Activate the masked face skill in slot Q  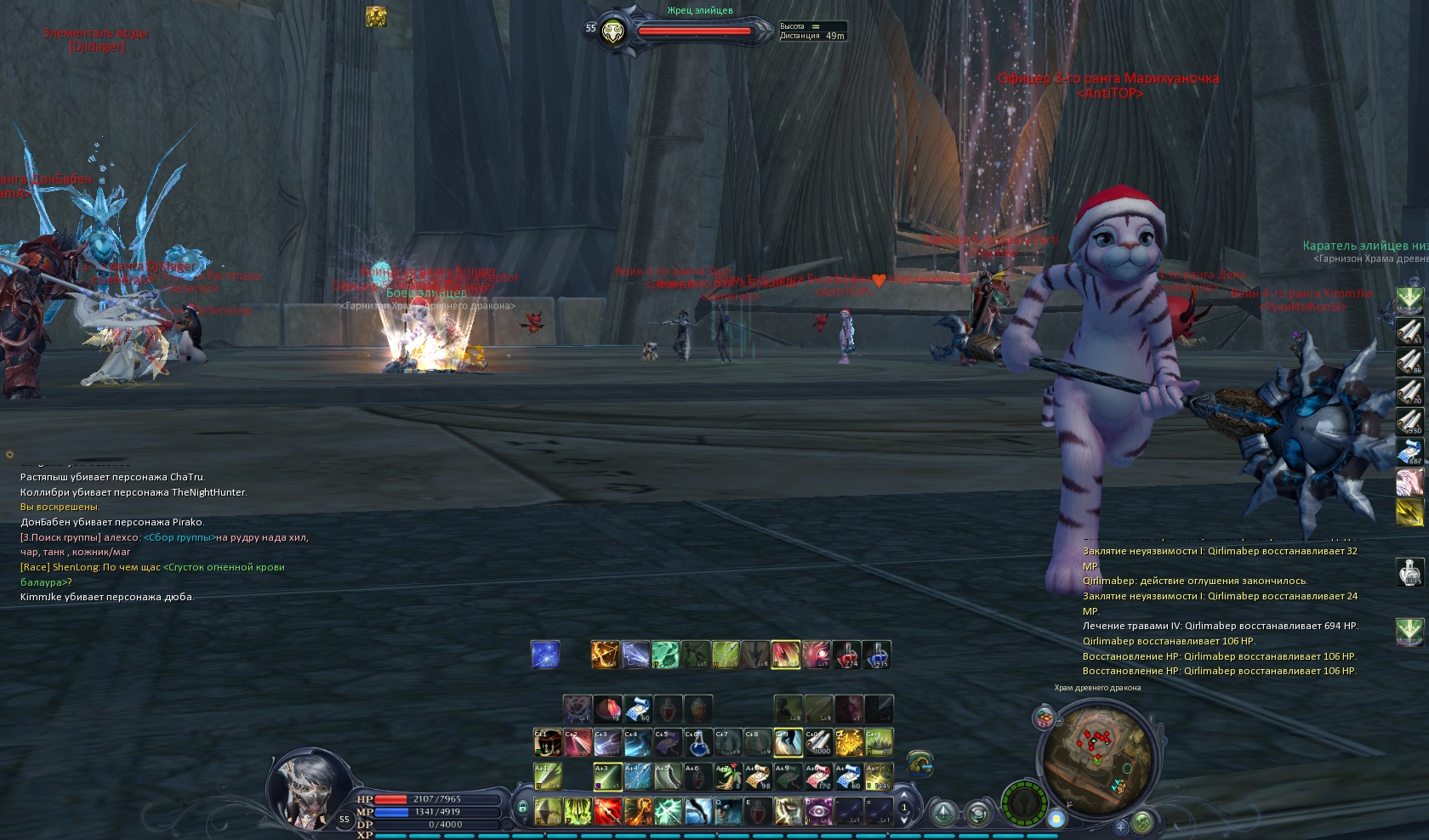[728, 811]
